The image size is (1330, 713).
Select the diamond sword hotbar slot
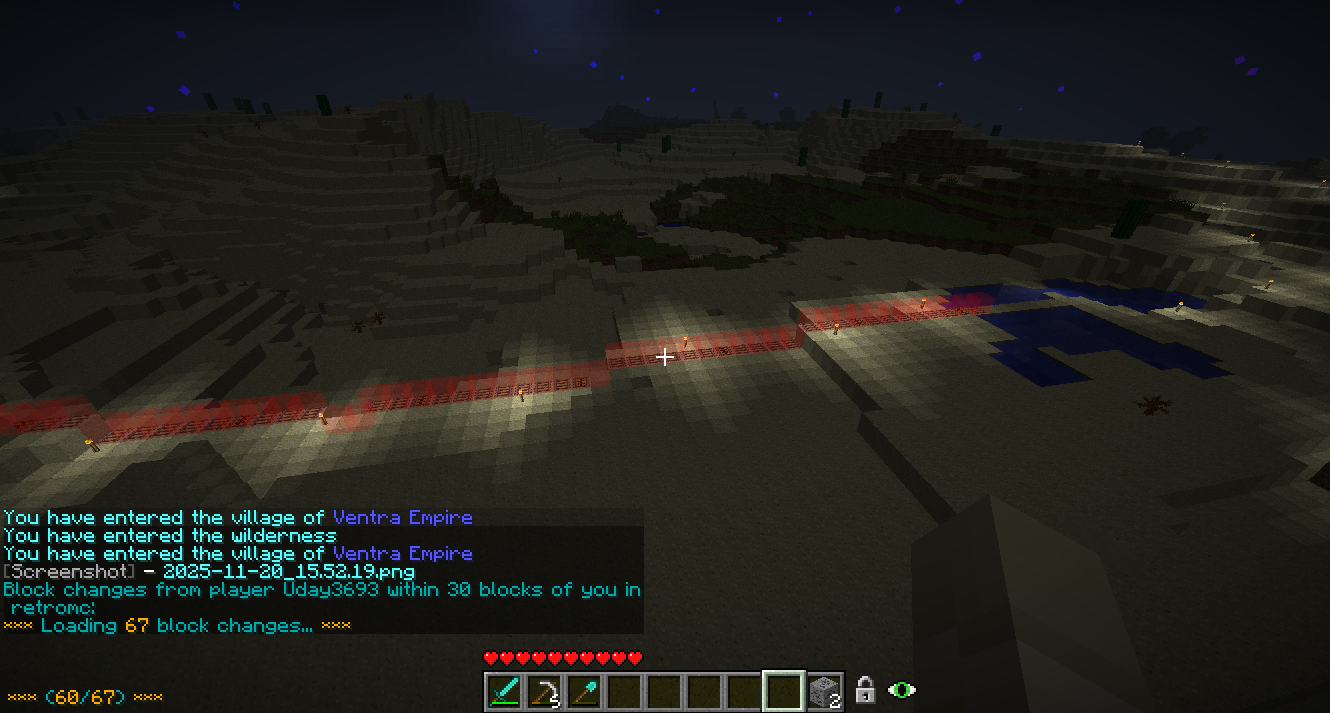504,691
